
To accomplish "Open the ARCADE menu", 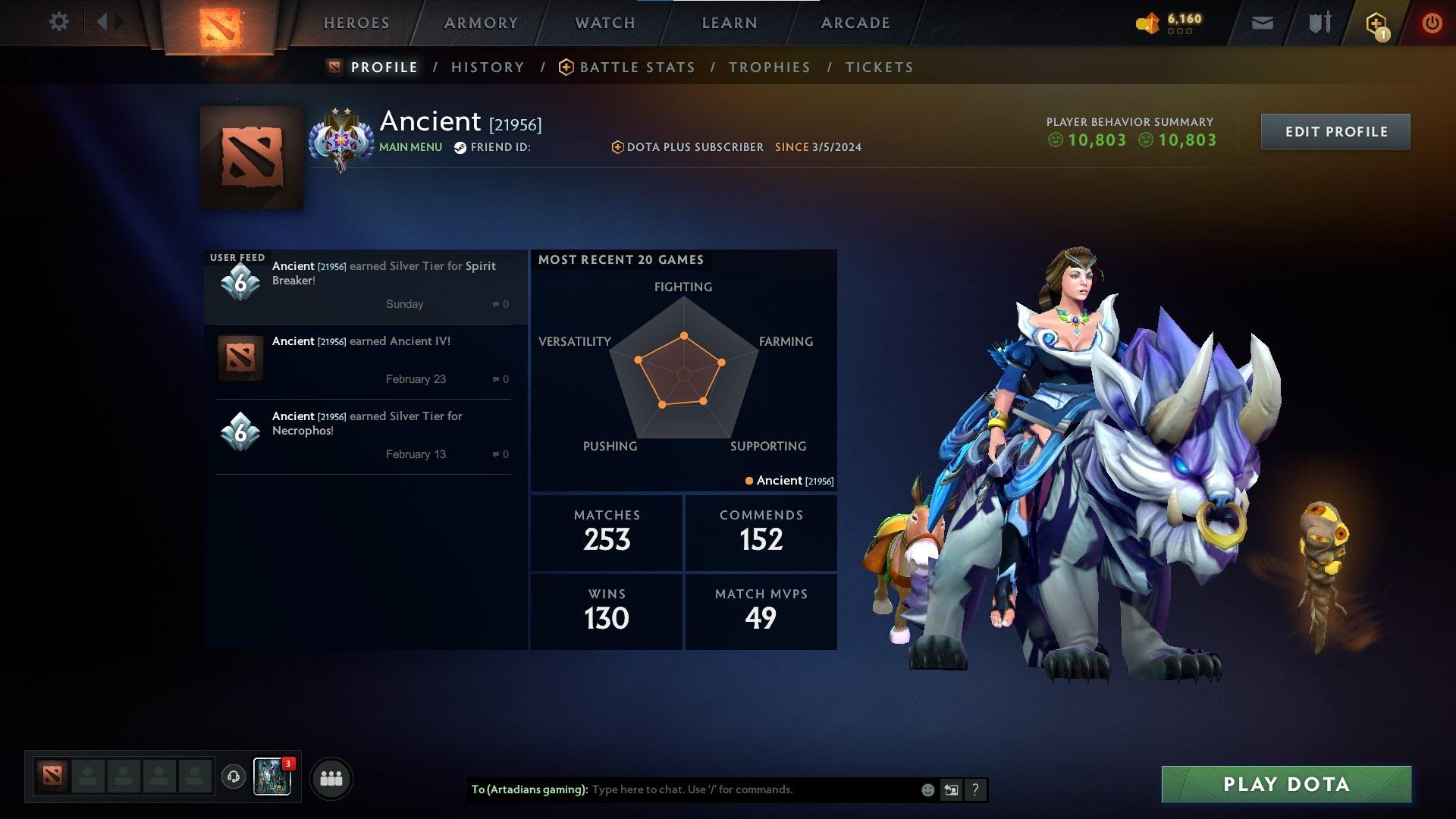I will 855,23.
